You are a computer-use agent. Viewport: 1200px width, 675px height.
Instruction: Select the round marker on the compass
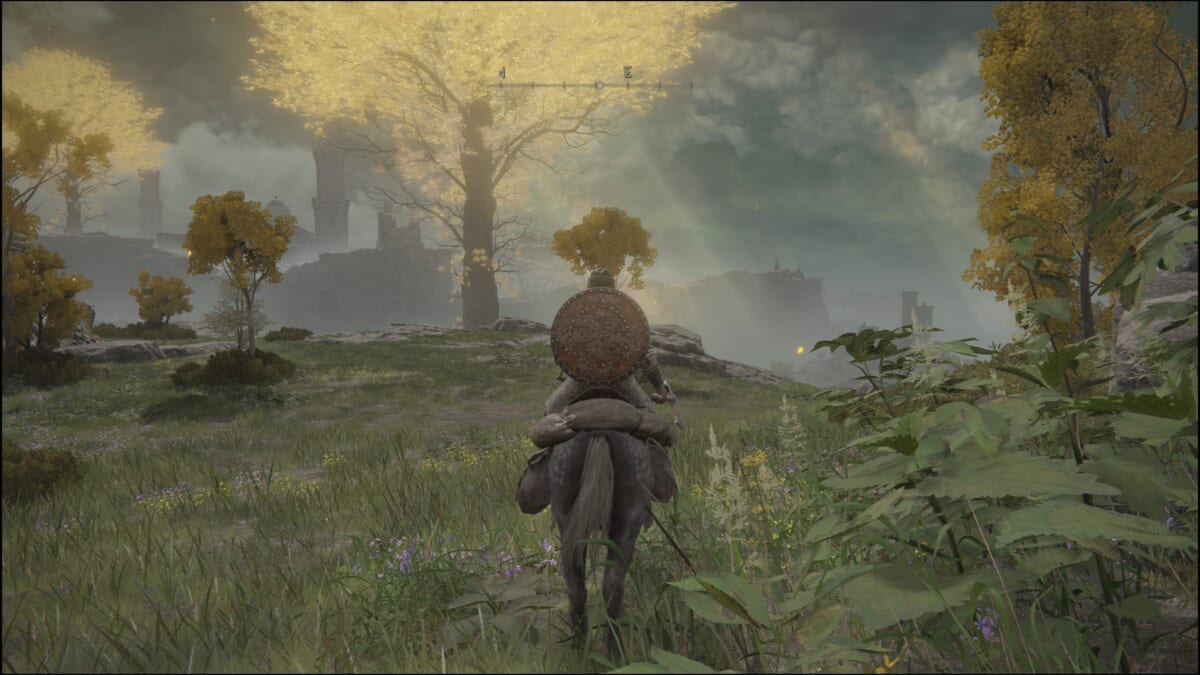click(599, 85)
